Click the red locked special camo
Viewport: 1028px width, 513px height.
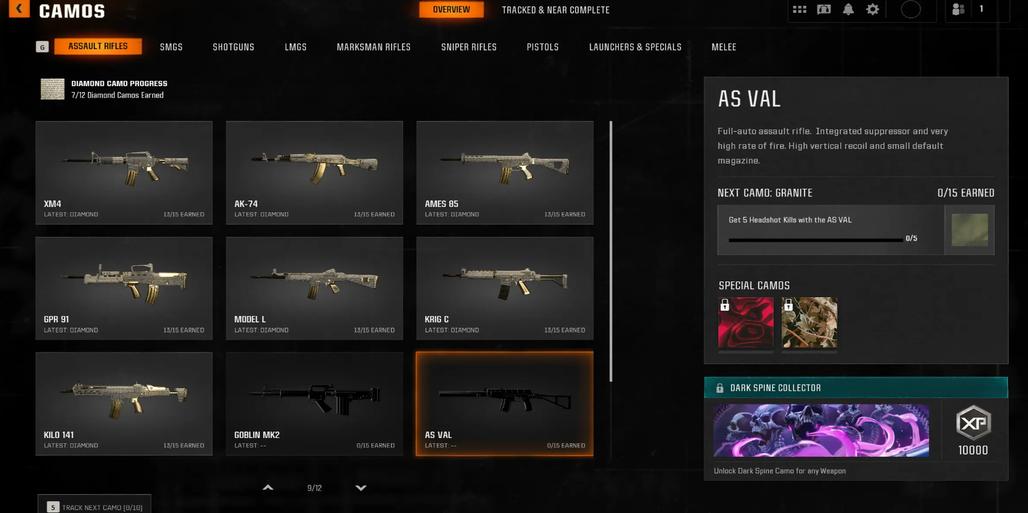click(745, 323)
